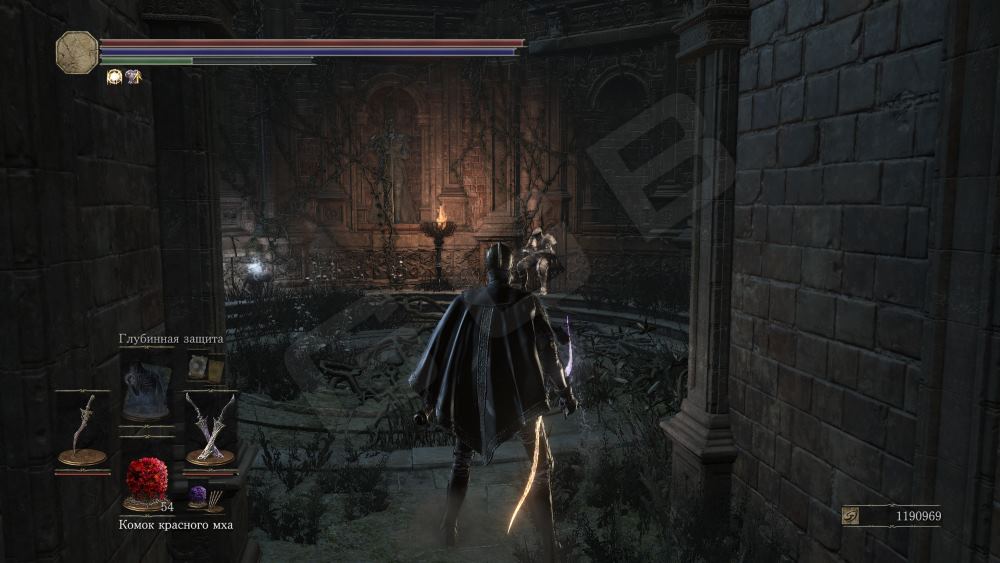Image resolution: width=1000 pixels, height=563 pixels.
Task: Click the glowing shield status buff icon
Action: tap(114, 77)
